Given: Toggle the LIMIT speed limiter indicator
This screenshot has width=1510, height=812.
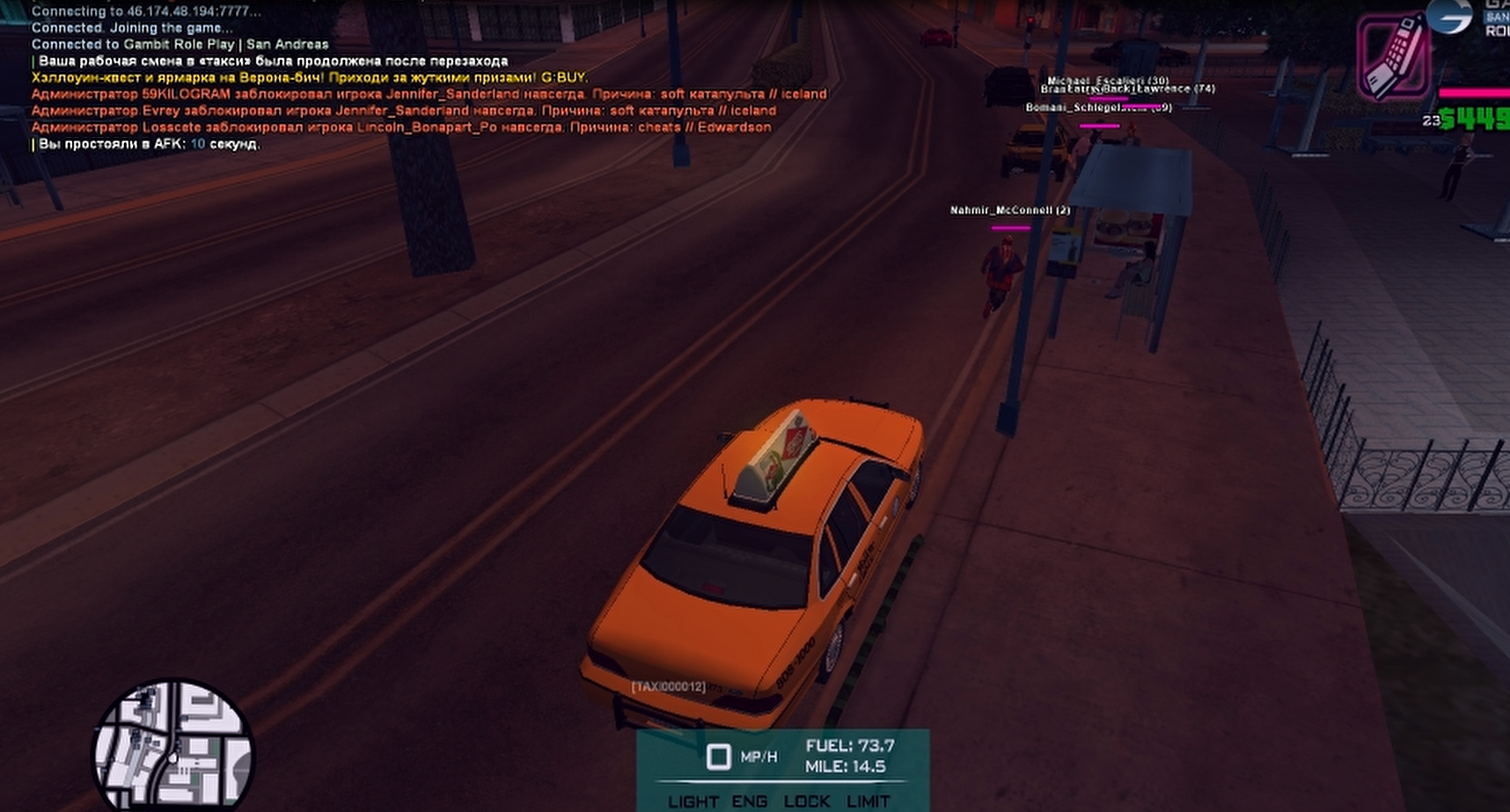Looking at the screenshot, I should 868,801.
